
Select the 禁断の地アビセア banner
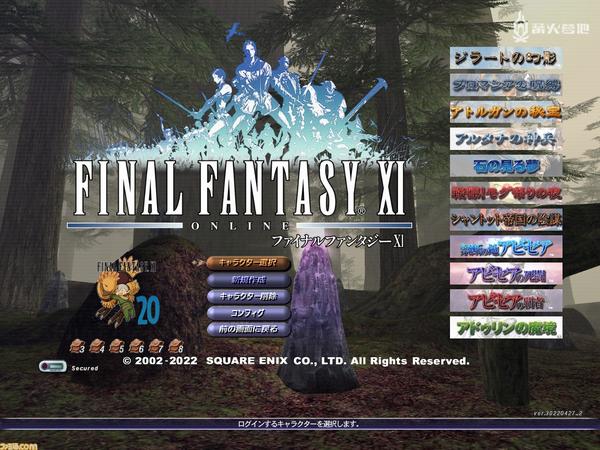click(505, 247)
